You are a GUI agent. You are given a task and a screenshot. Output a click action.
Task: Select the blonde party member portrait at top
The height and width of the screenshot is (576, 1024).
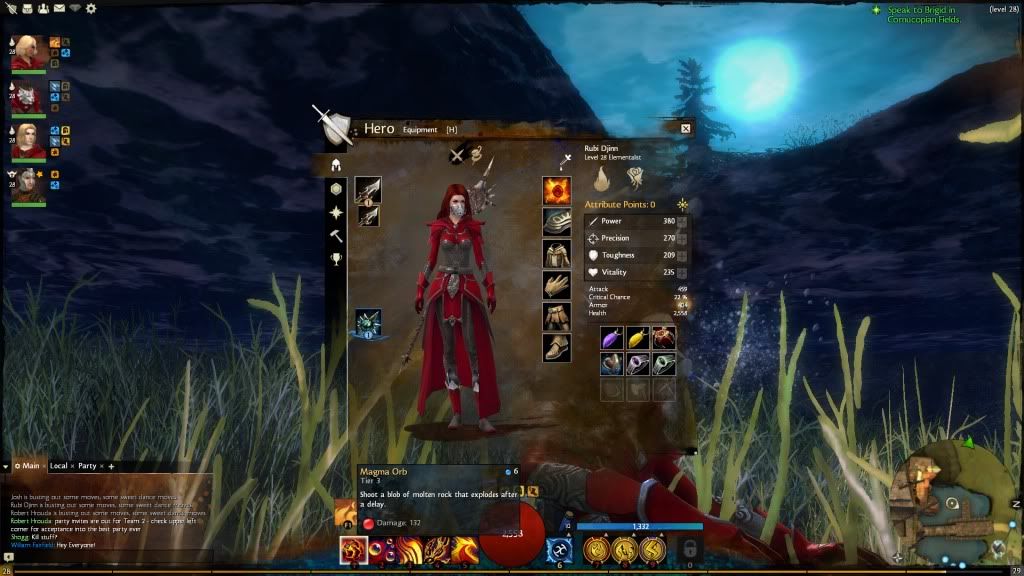click(x=27, y=52)
